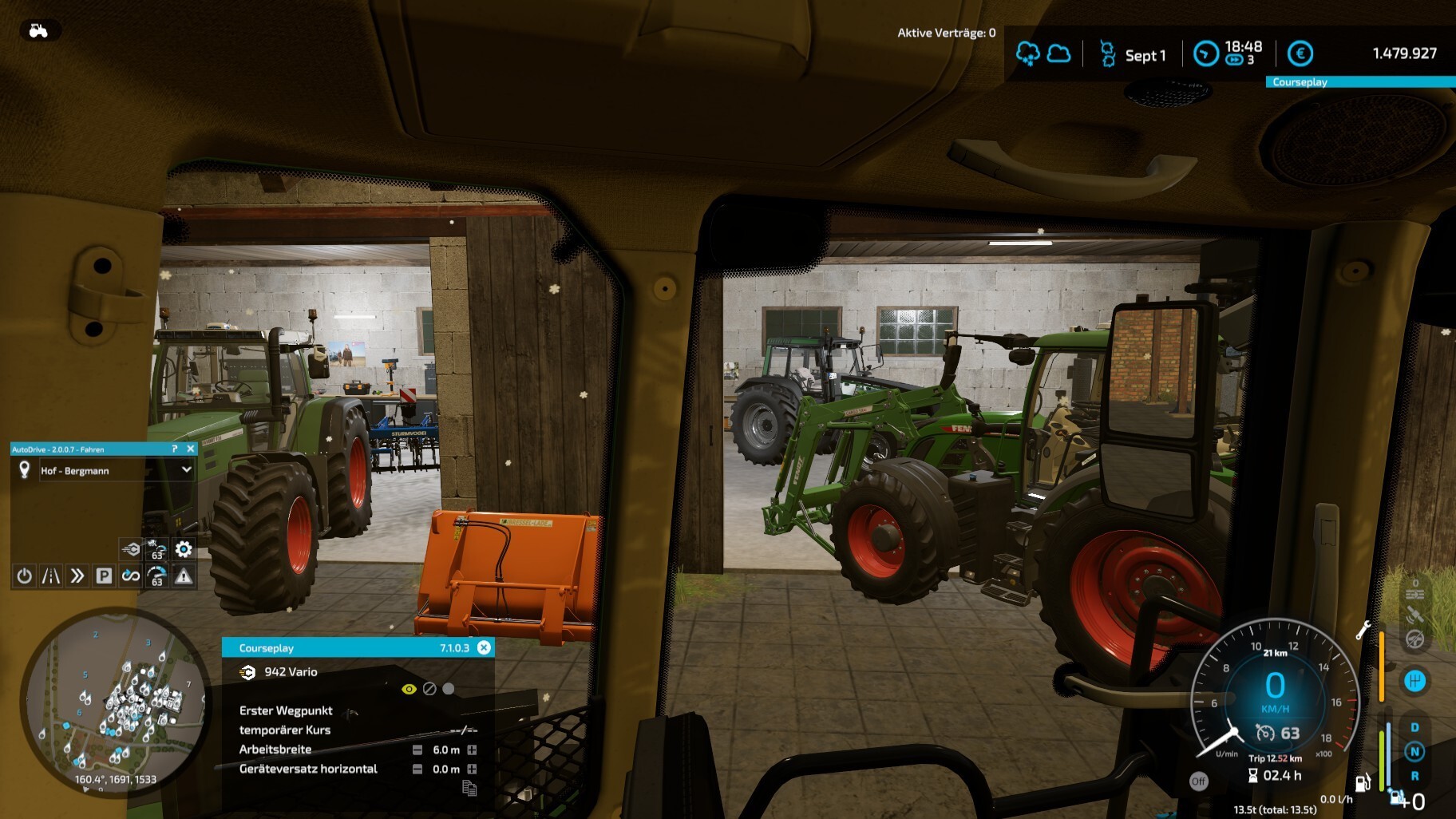Increase Geräteversatz horizontal offset
The height and width of the screenshot is (819, 1456).
click(472, 769)
